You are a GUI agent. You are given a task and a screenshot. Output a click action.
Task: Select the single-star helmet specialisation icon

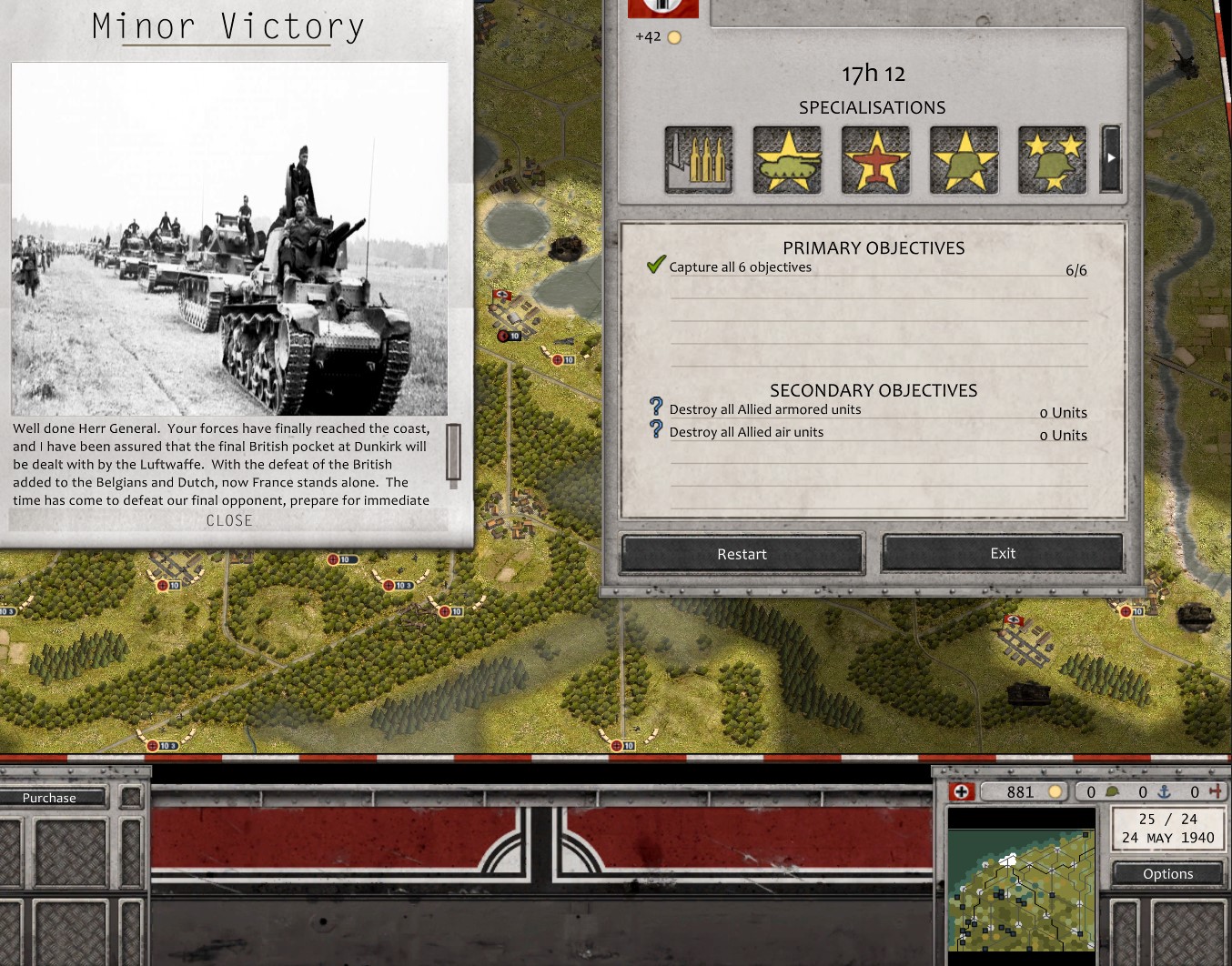click(x=964, y=160)
